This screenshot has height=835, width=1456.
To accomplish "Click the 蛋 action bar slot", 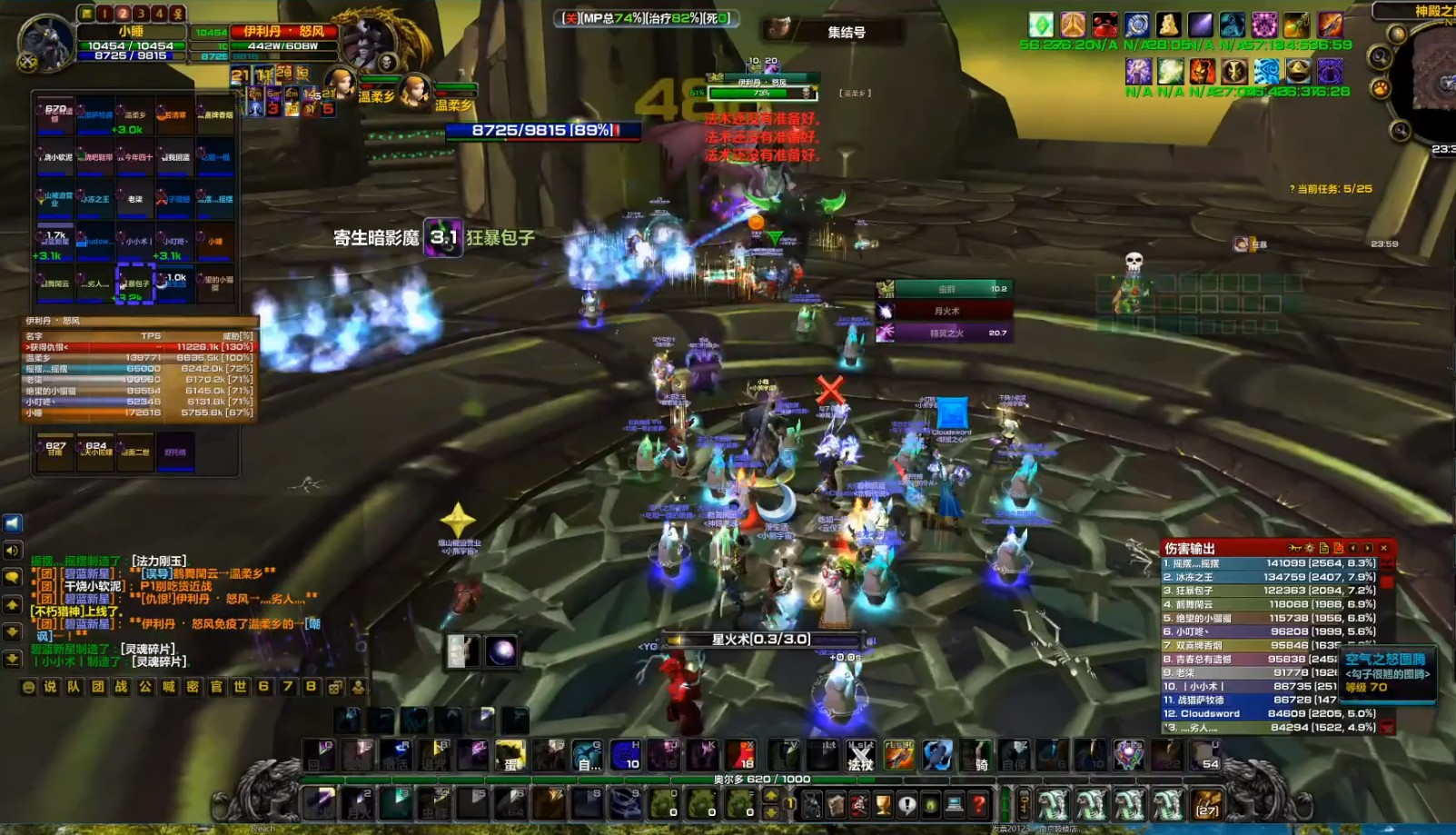I will (x=510, y=755).
